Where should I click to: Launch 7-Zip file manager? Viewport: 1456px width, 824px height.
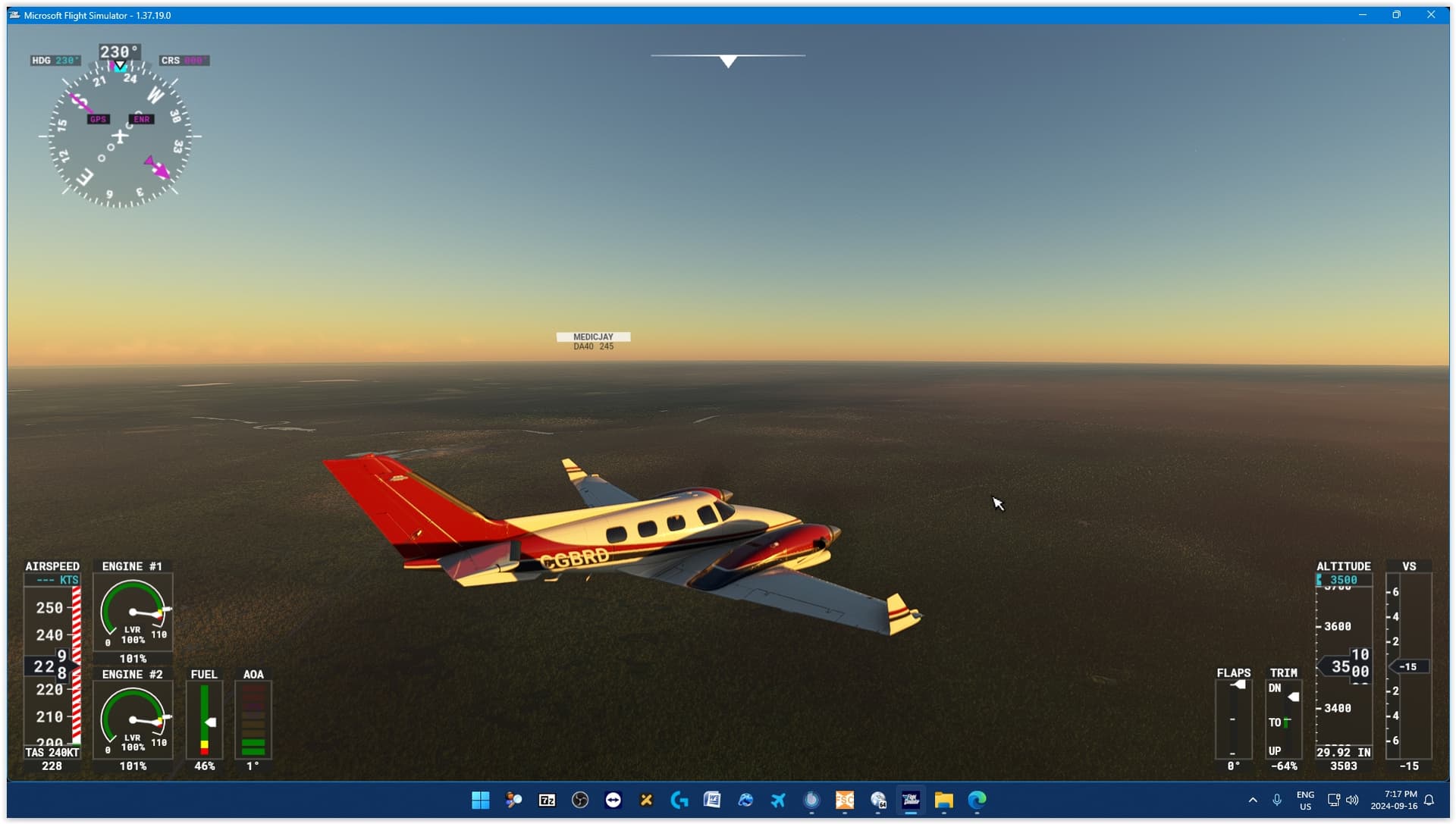tap(548, 801)
